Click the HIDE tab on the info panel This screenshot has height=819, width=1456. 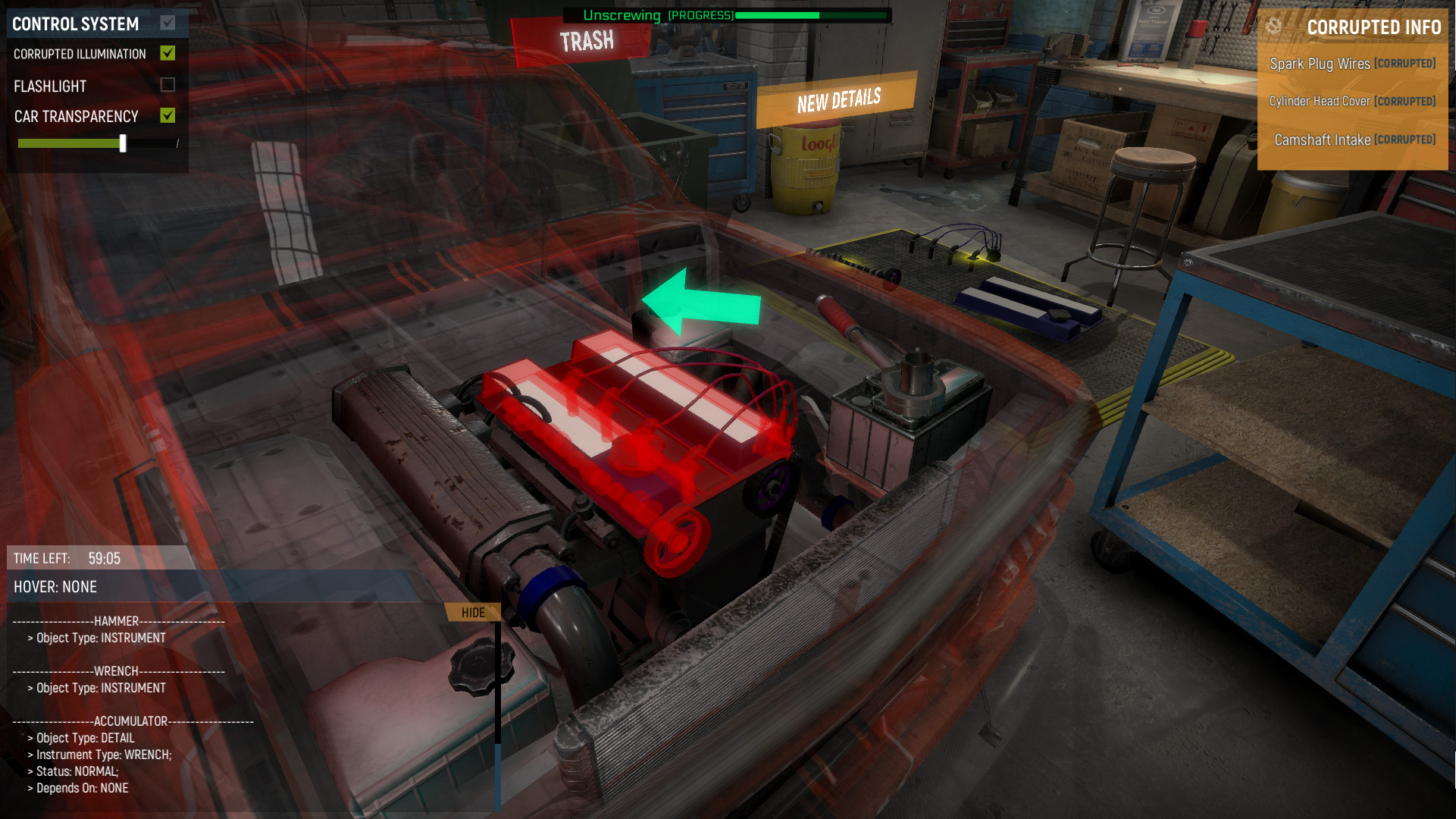(471, 612)
